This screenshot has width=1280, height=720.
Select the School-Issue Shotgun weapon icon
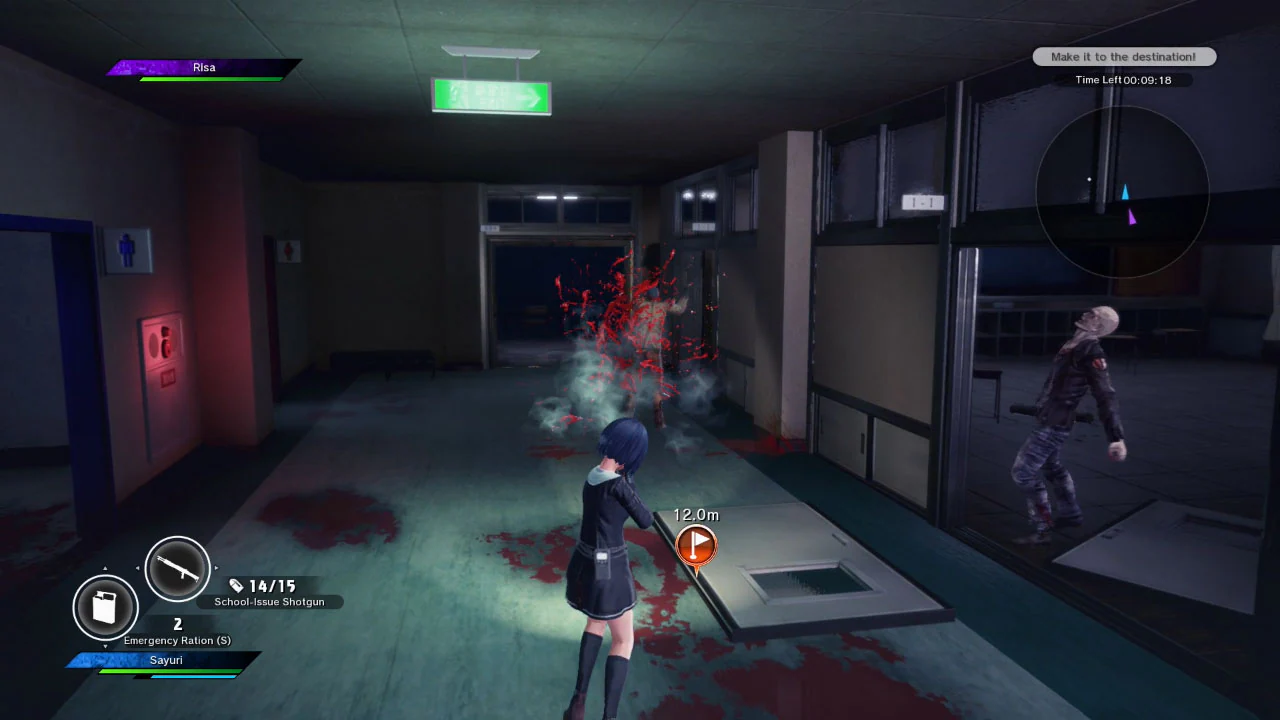[177, 568]
